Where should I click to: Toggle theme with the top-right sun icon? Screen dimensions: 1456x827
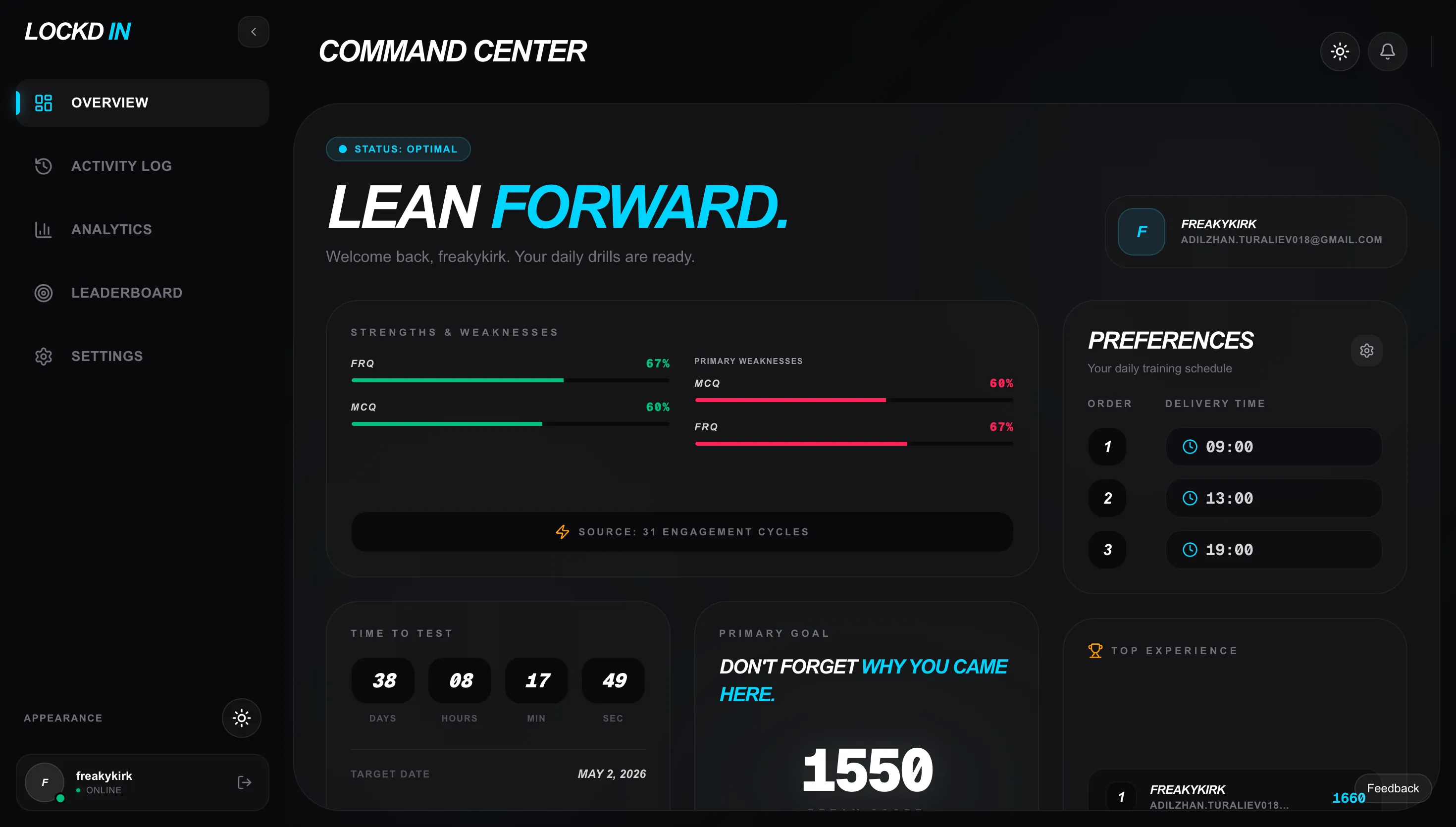coord(1340,51)
